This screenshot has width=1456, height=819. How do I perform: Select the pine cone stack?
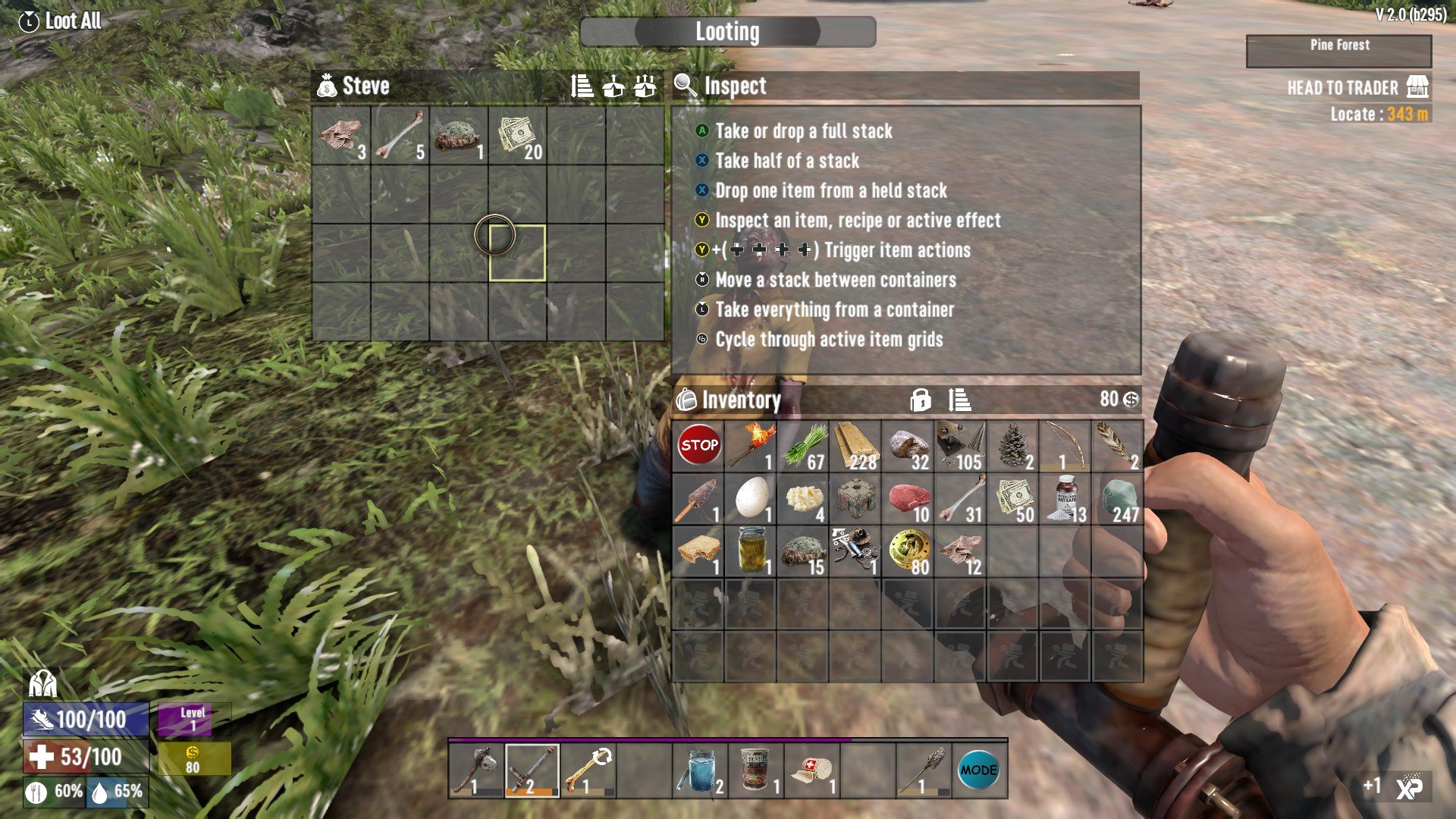pos(1013,446)
